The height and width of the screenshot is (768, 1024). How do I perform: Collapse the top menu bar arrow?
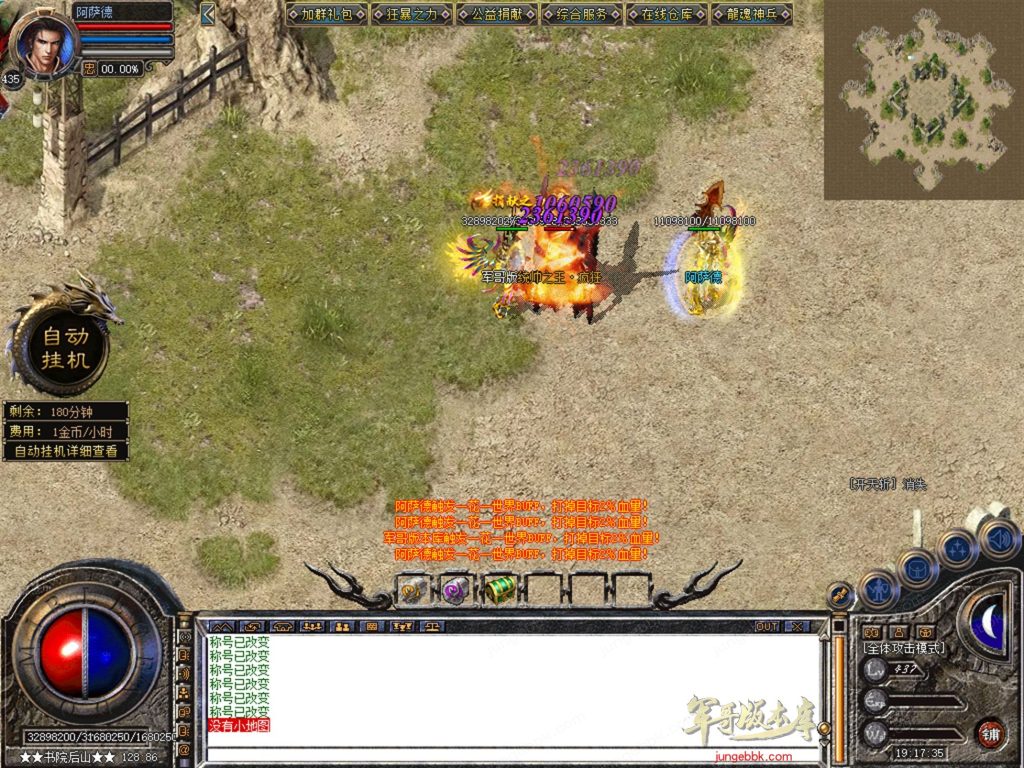point(207,14)
